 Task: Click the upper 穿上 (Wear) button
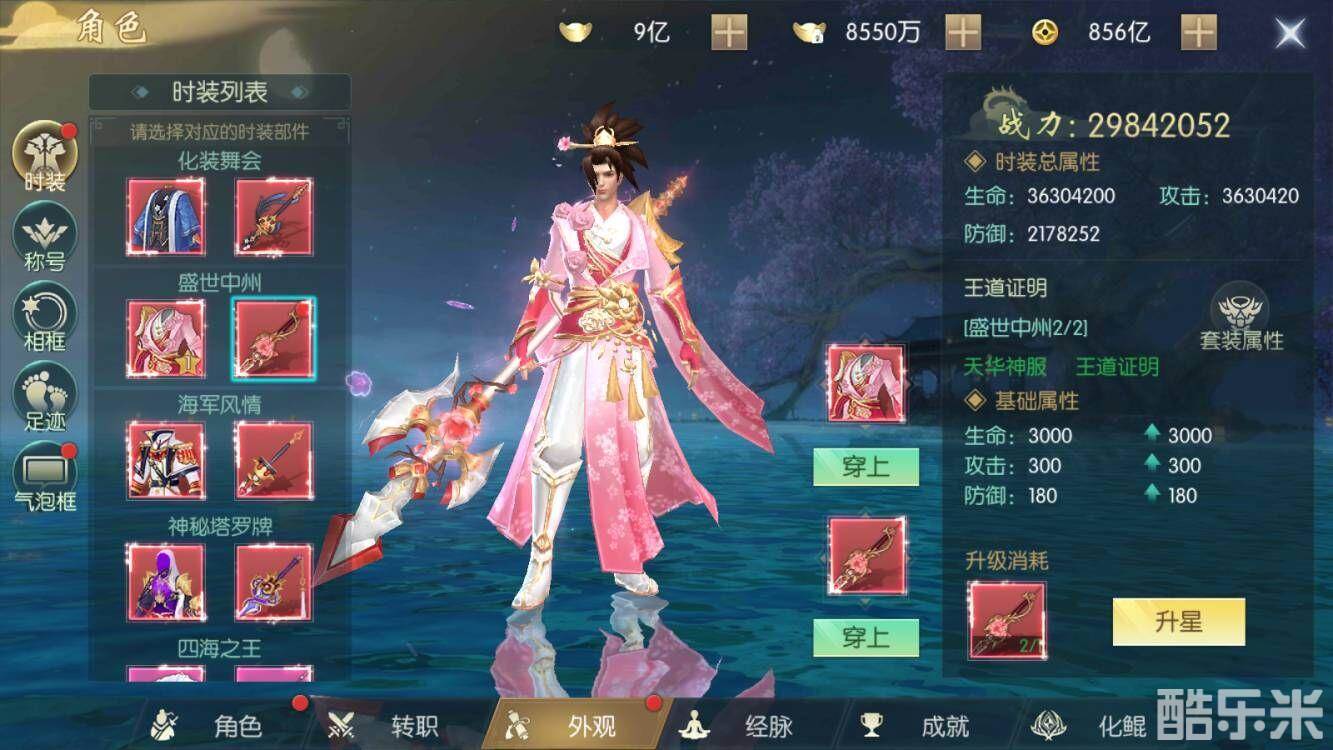865,468
